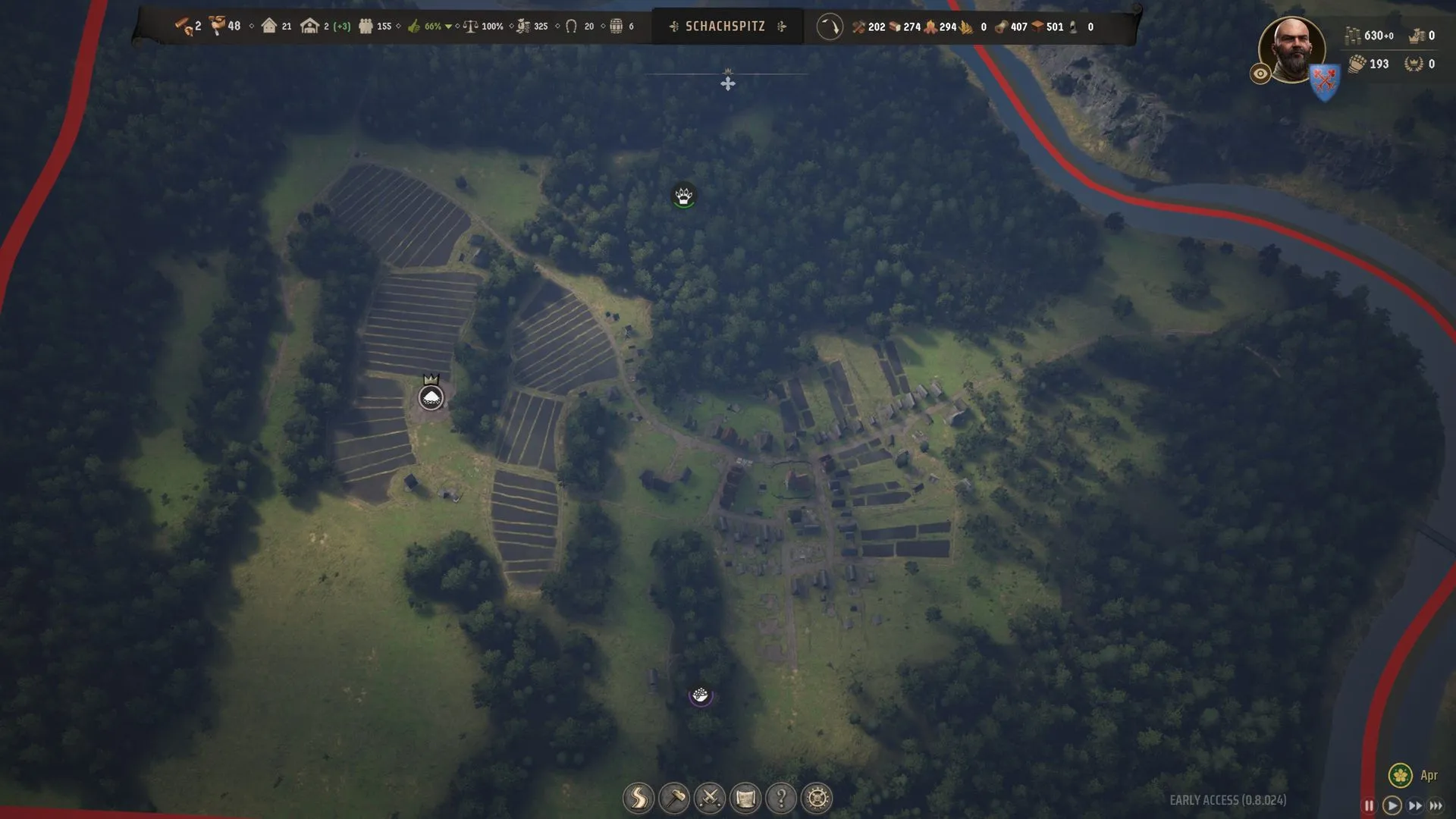Select the crowned map marker by the fields

[431, 397]
